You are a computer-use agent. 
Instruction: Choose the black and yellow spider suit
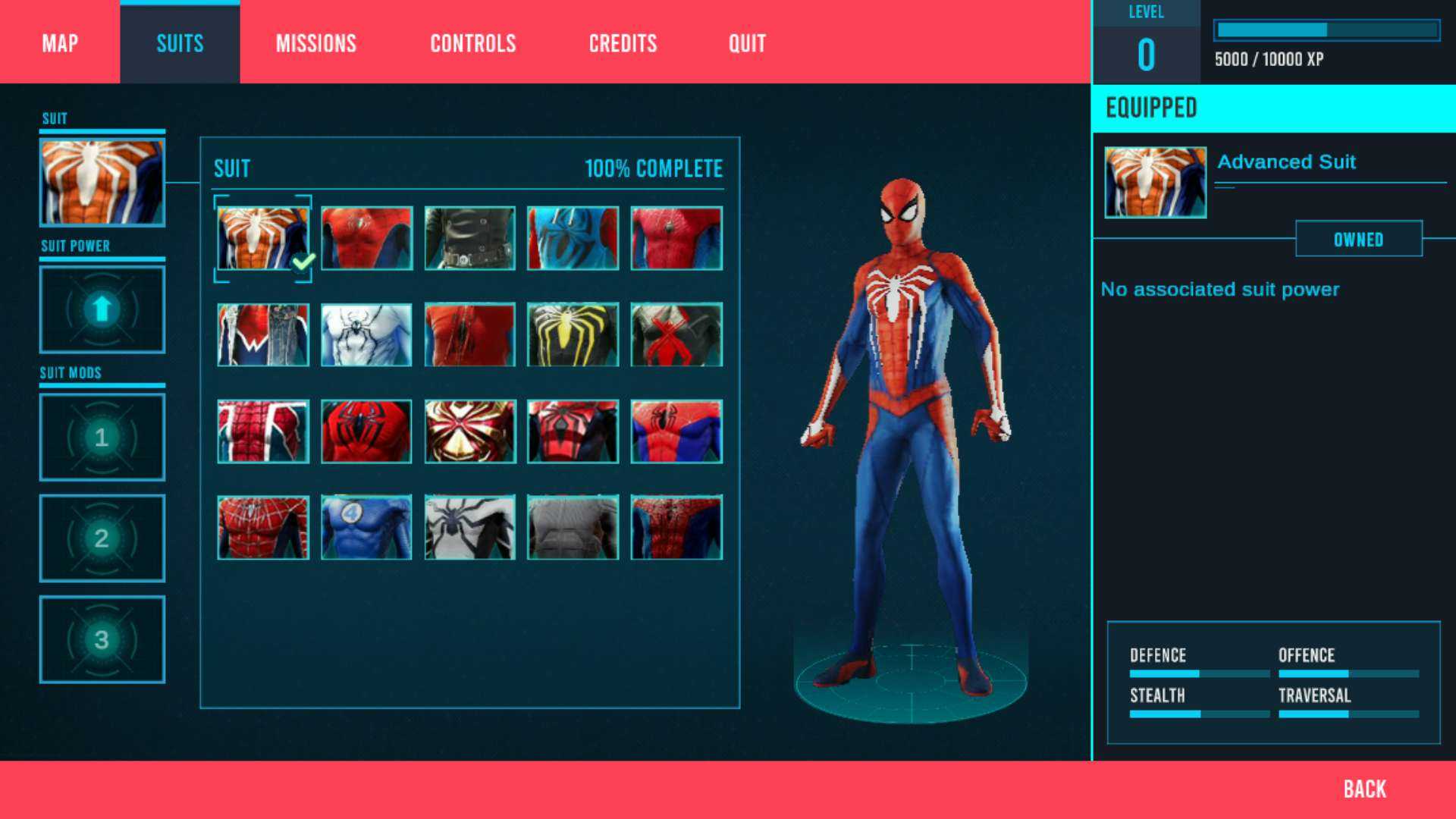tap(573, 334)
